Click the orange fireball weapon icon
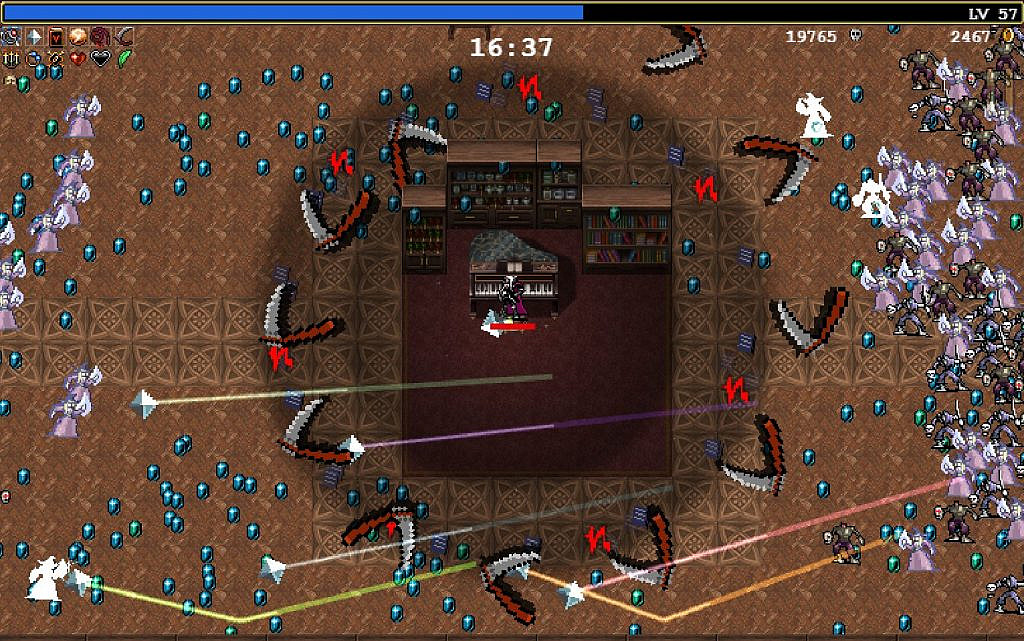Screen dimensions: 1024x641 pyautogui.click(x=78, y=37)
